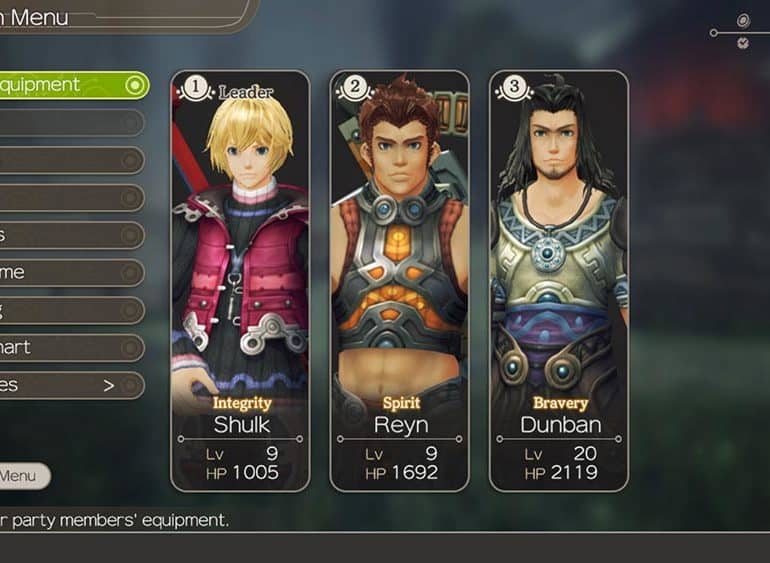Open the menu entry ending in "hart"
The width and height of the screenshot is (770, 563).
[70, 347]
